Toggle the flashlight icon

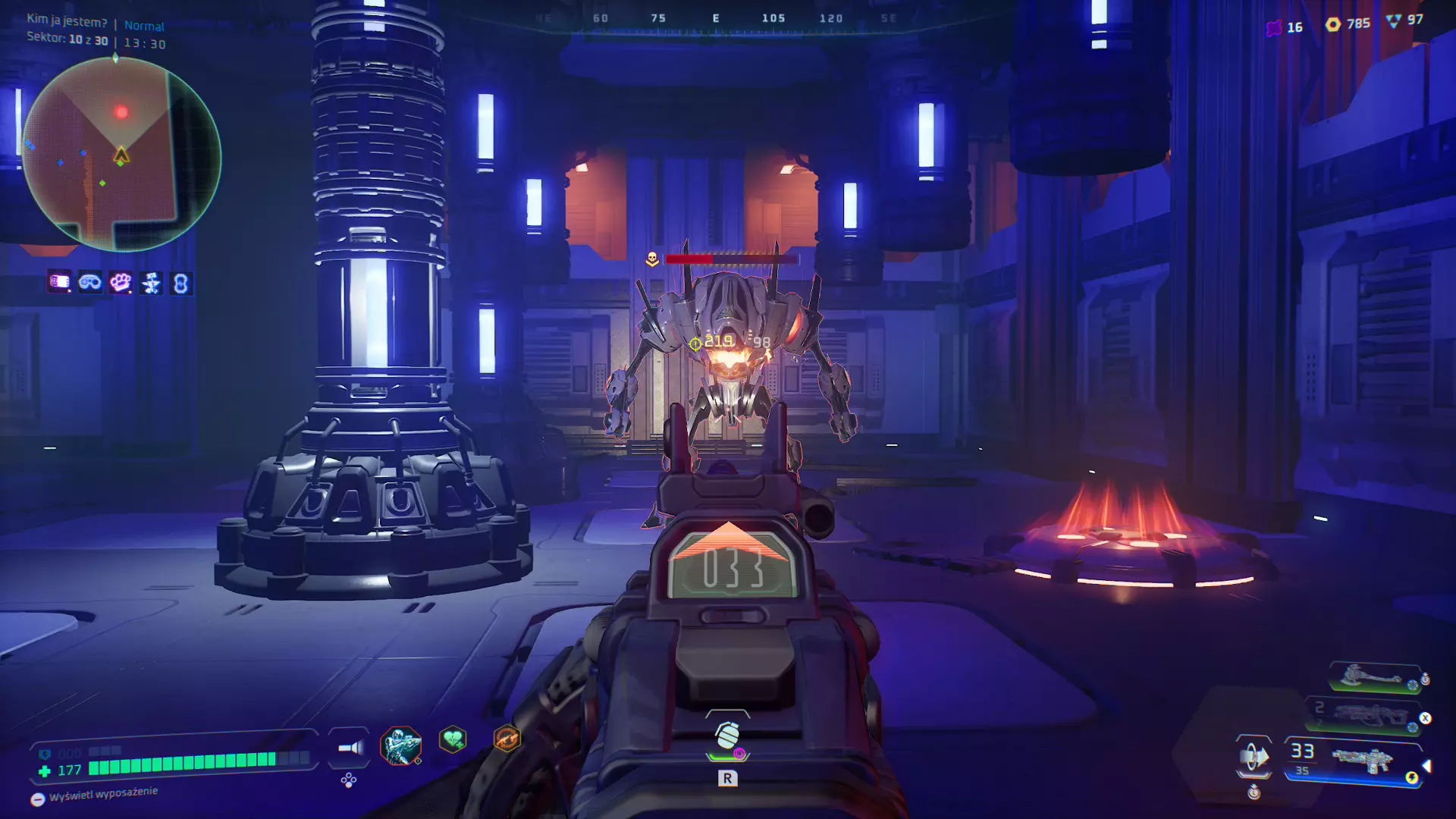point(350,748)
